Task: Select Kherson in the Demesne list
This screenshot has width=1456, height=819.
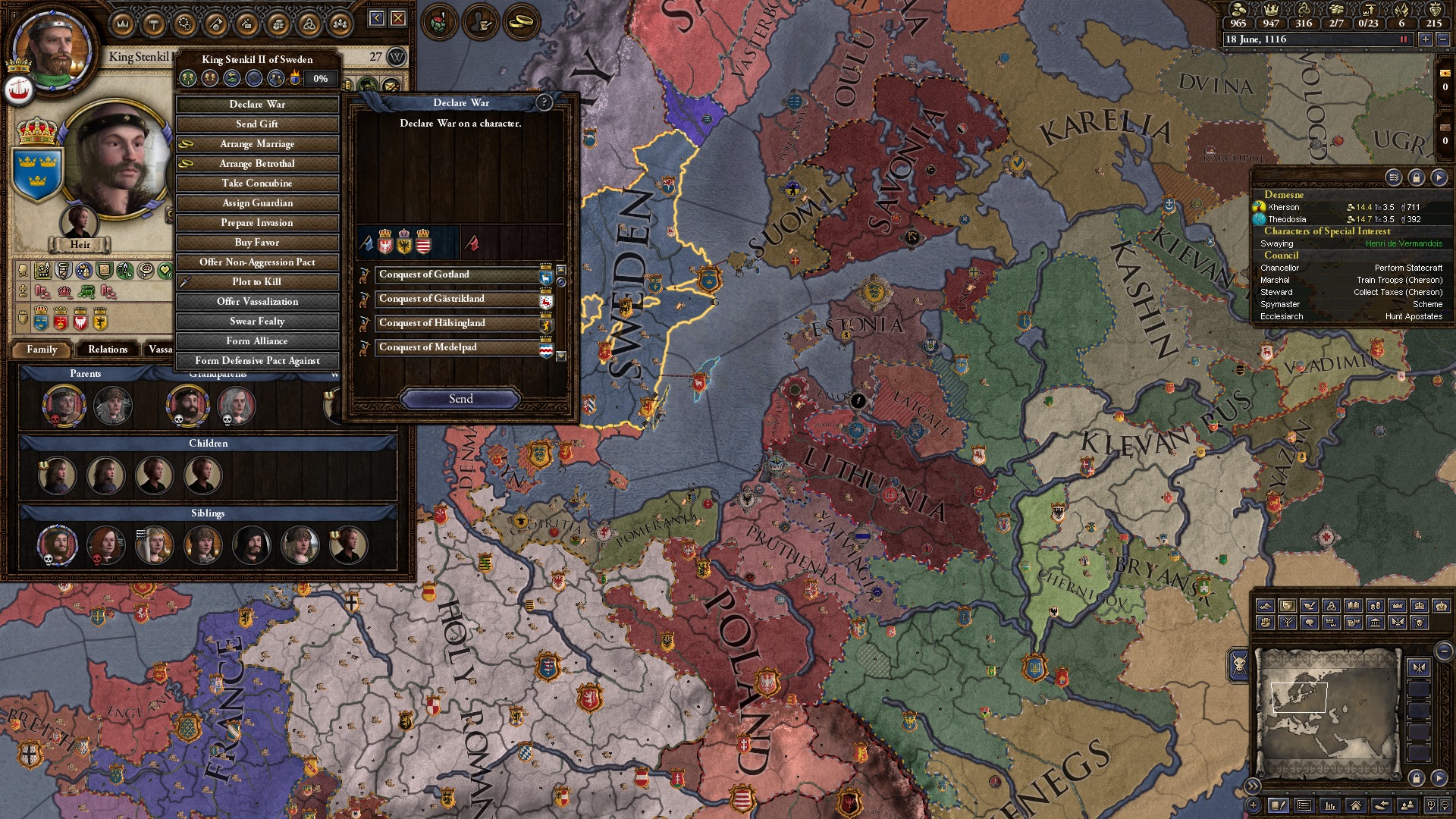Action: tap(1284, 207)
